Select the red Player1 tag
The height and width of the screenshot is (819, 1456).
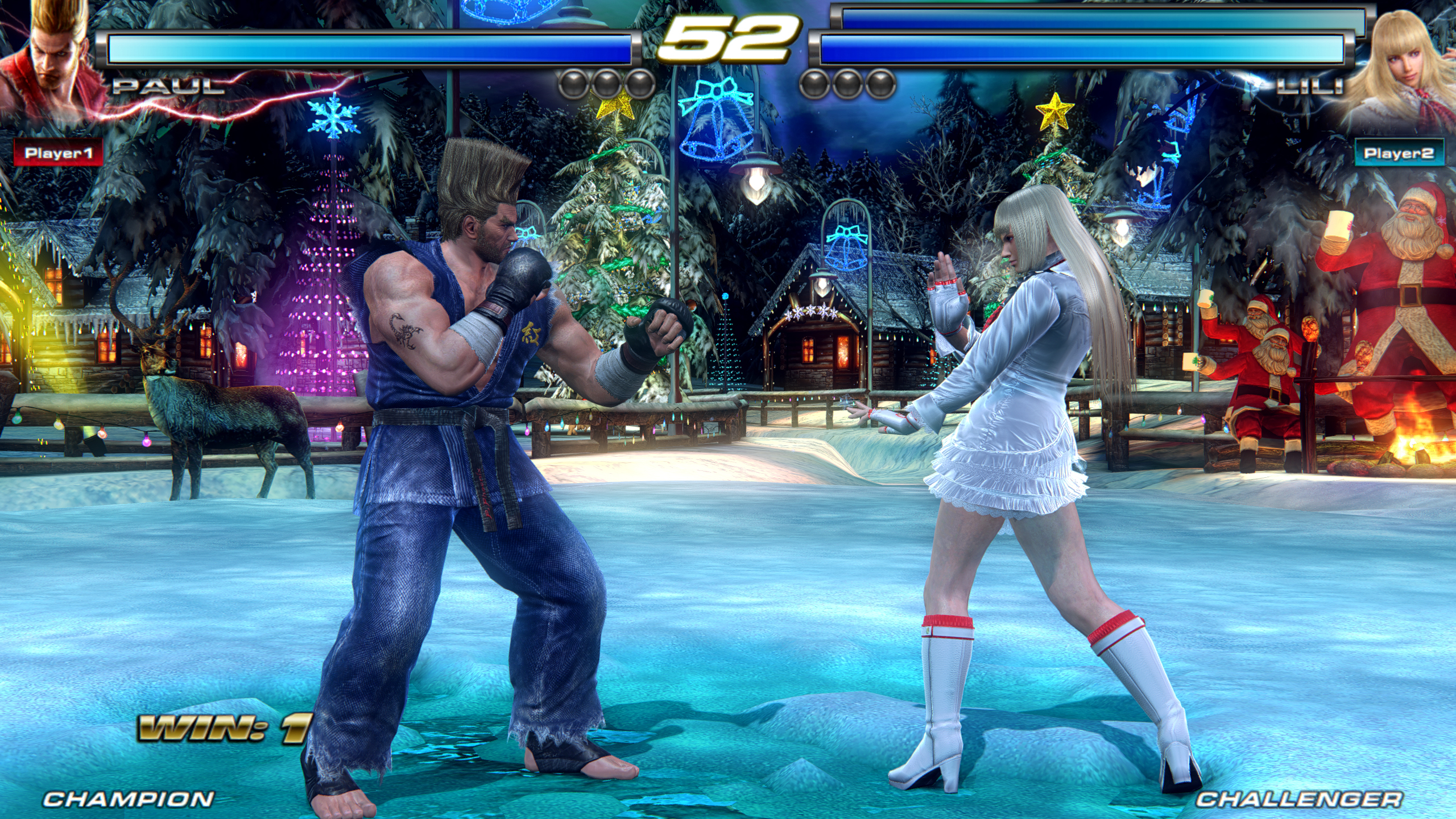(x=58, y=152)
